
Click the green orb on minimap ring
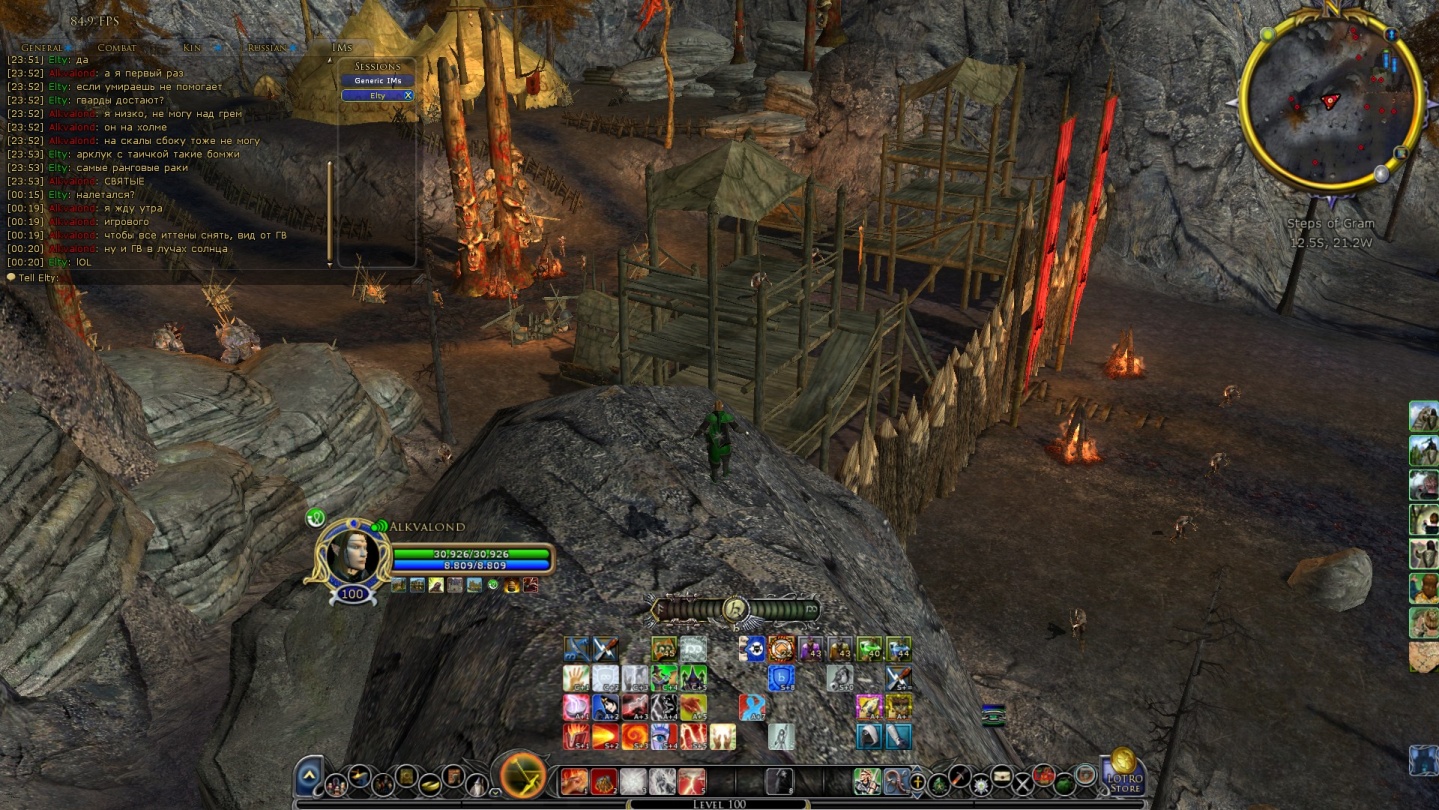(1268, 35)
